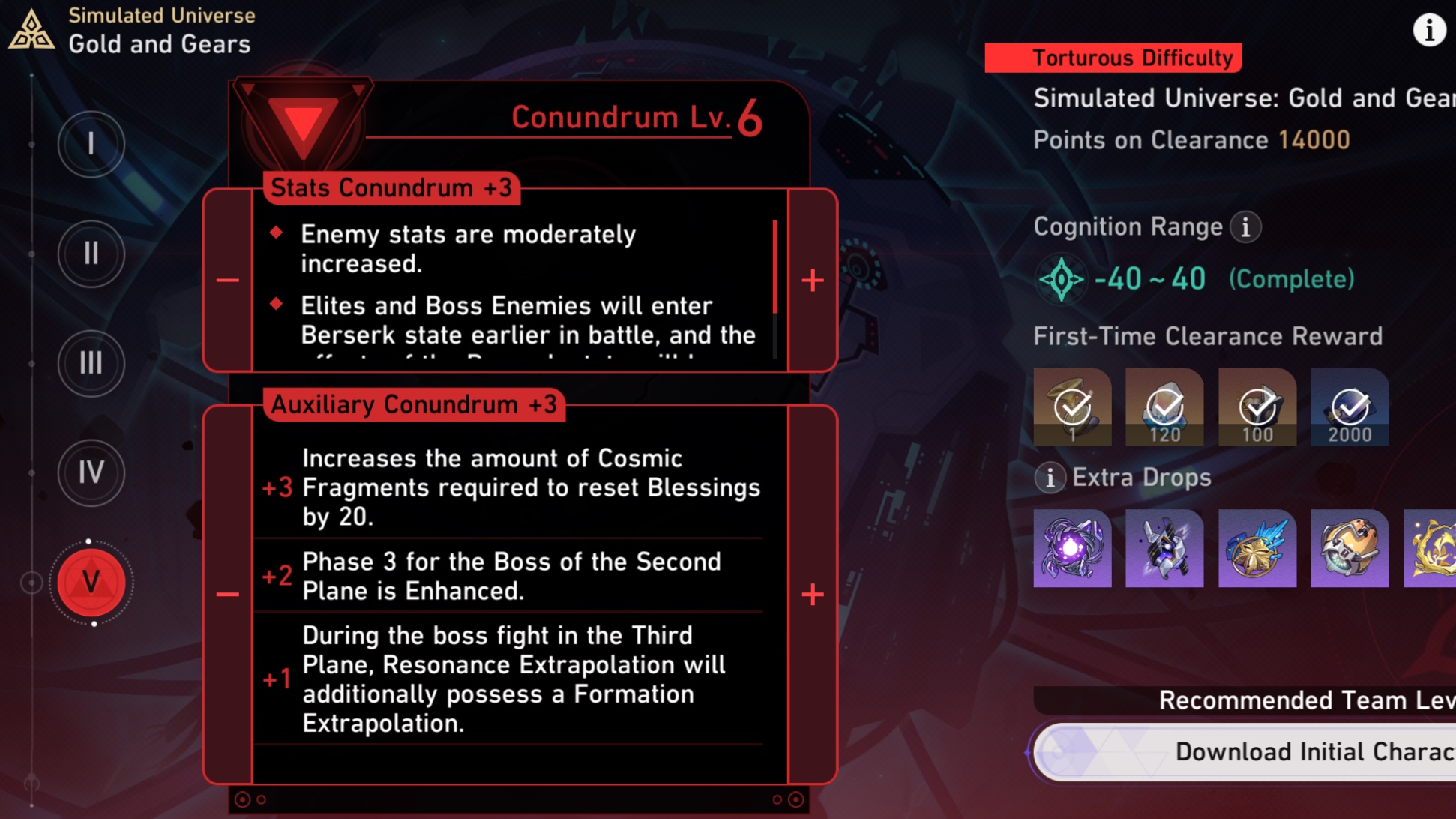Click the satellite-shaped extra drop item
The width and height of the screenshot is (1456, 819).
point(1164,547)
